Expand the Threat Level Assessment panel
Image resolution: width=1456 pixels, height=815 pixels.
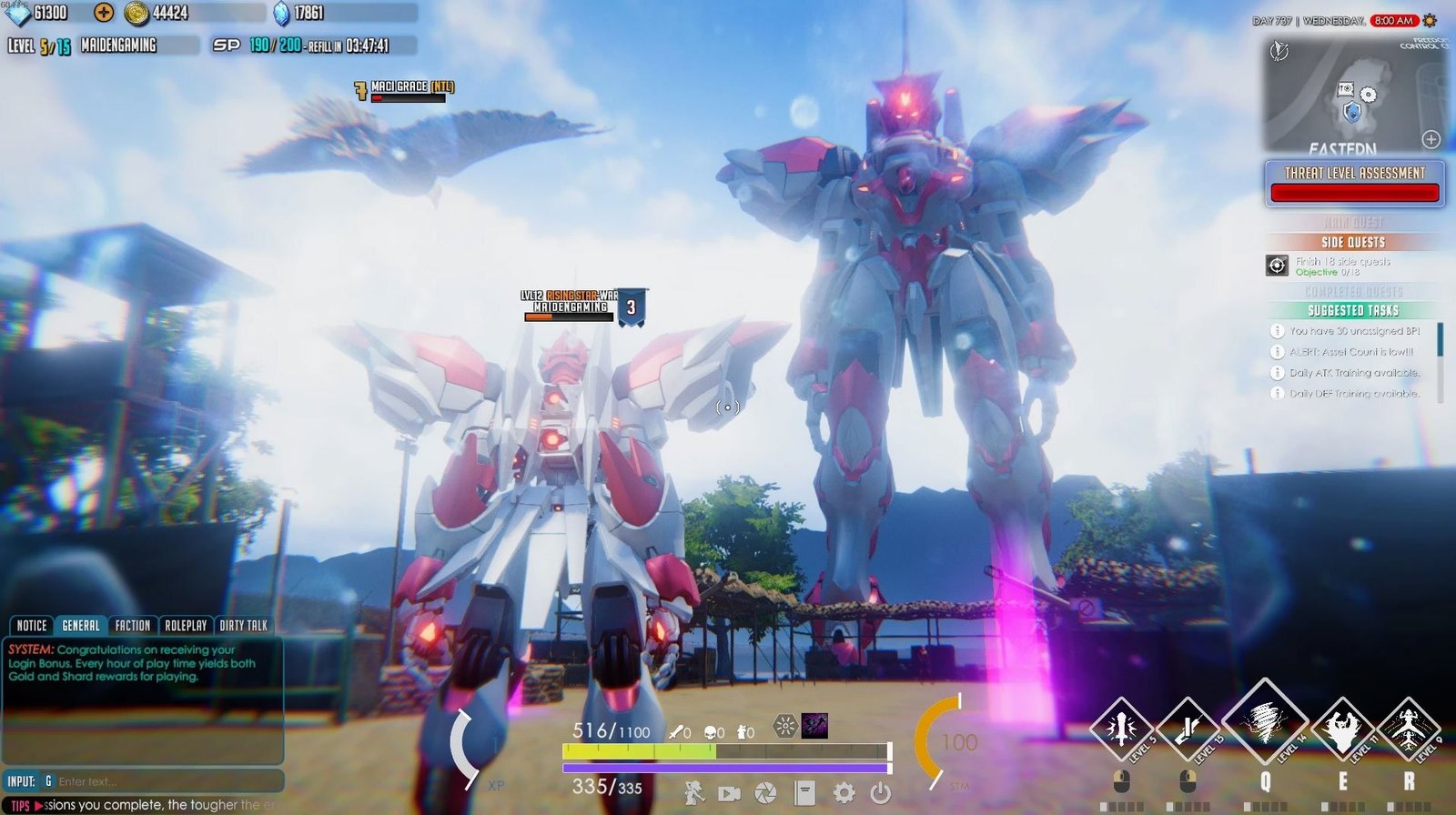[x=1355, y=183]
